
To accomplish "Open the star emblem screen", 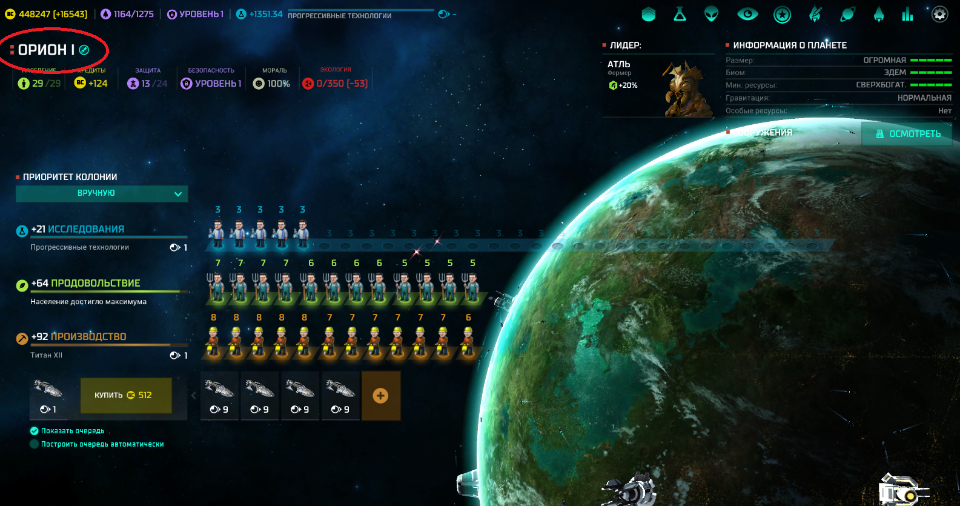I will 782,15.
